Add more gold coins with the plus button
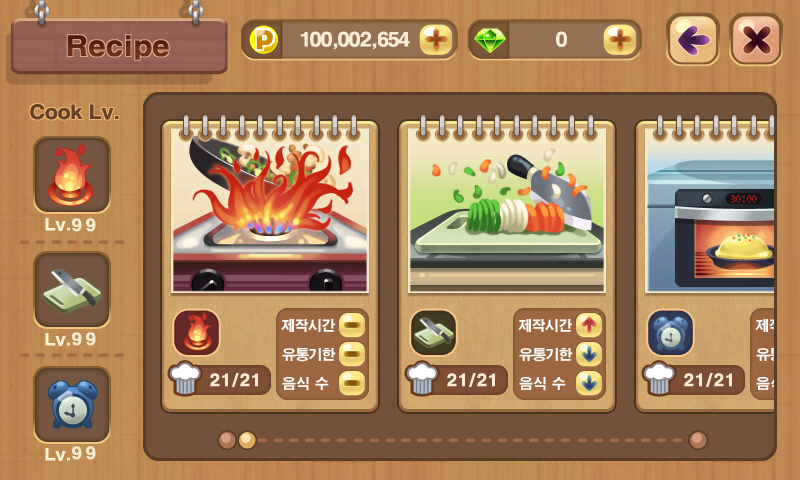The height and width of the screenshot is (480, 800). point(436,40)
